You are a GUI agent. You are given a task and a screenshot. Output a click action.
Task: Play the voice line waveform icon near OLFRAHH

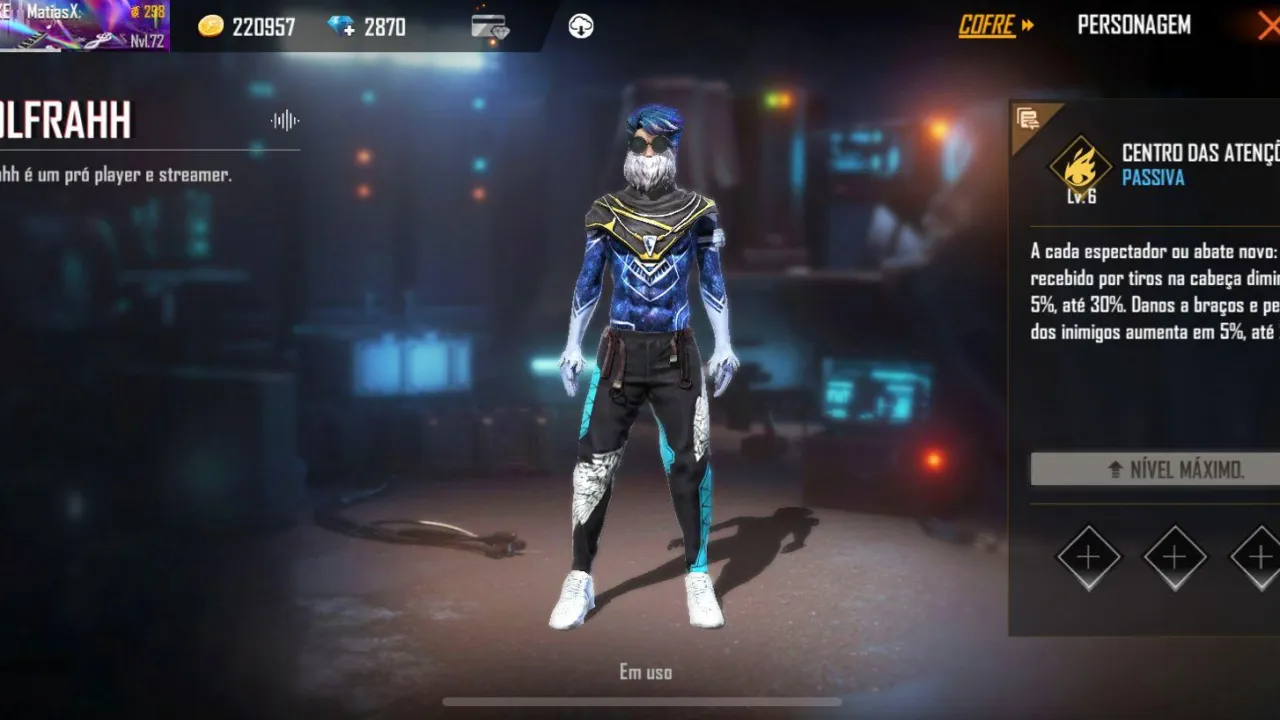point(283,119)
